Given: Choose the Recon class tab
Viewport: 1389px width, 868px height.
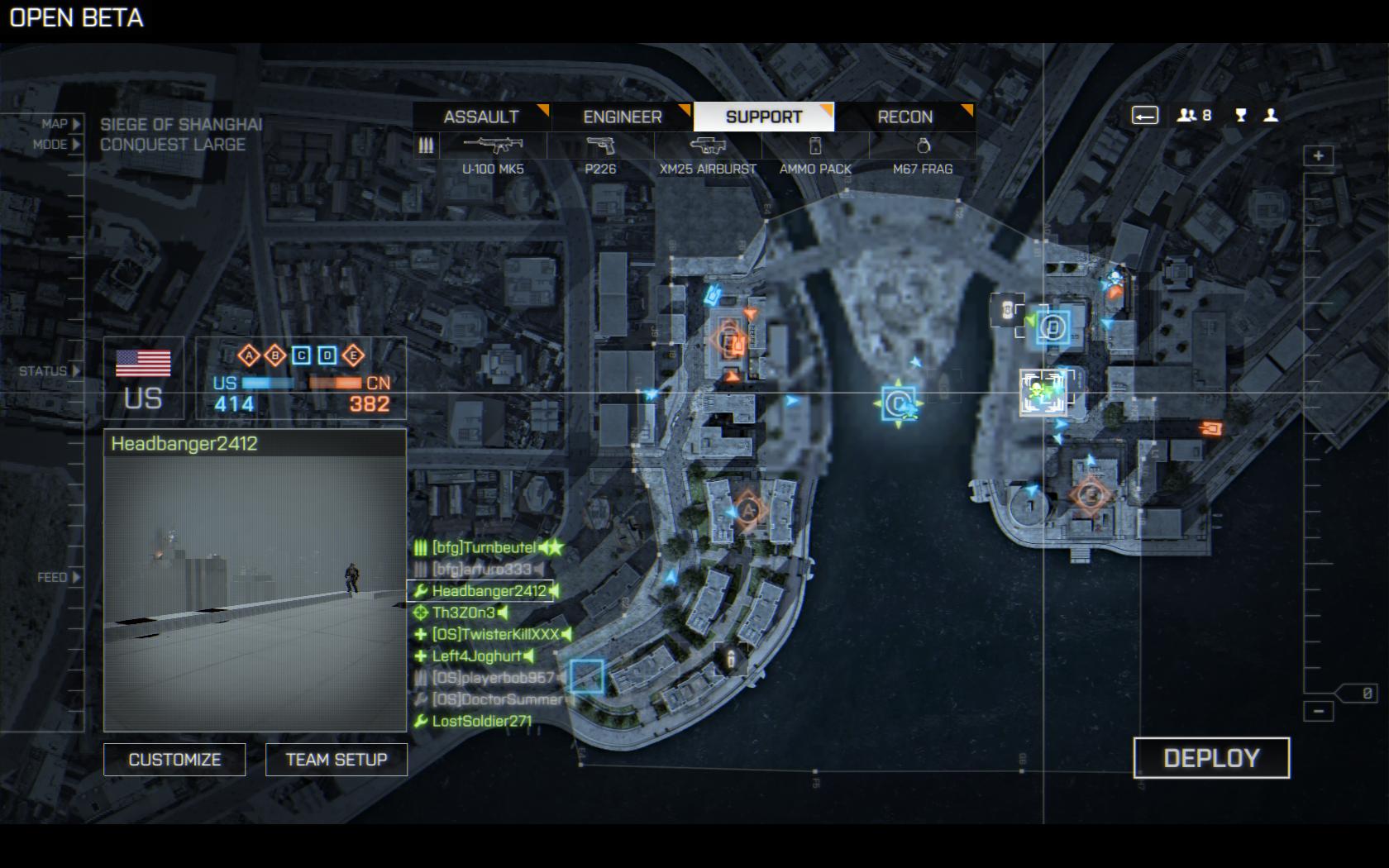Looking at the screenshot, I should coord(905,117).
